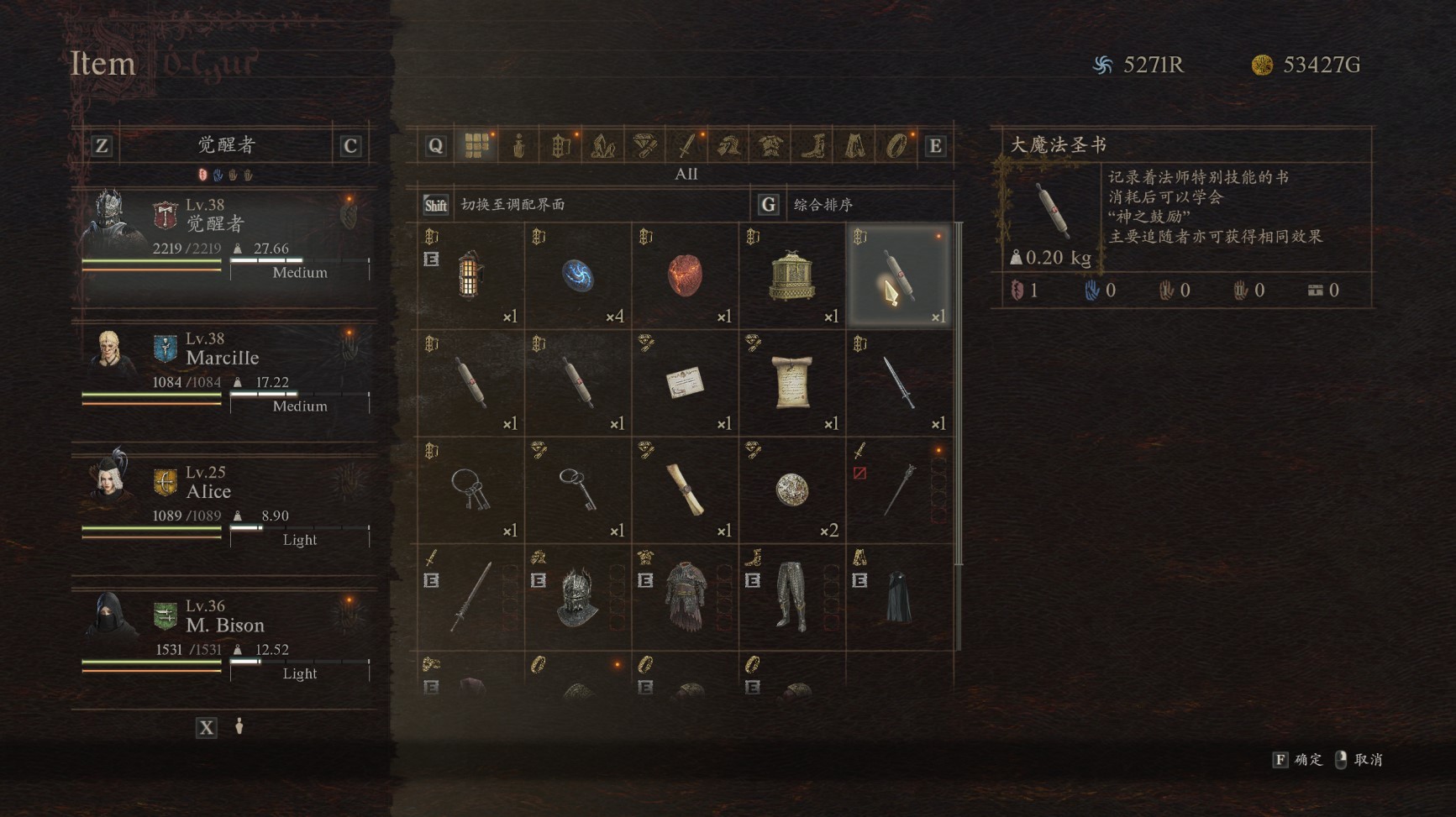
Task: Sort items using 综合排序
Action: tap(823, 205)
